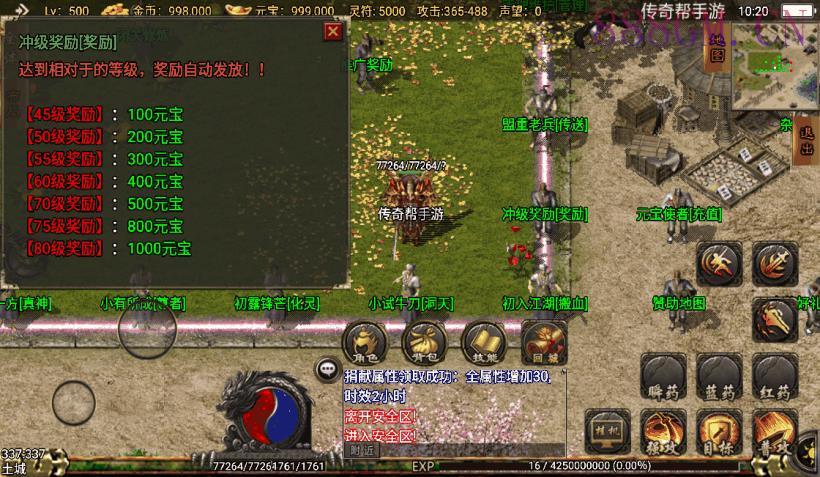Activate the flaming sword skill

(774, 265)
